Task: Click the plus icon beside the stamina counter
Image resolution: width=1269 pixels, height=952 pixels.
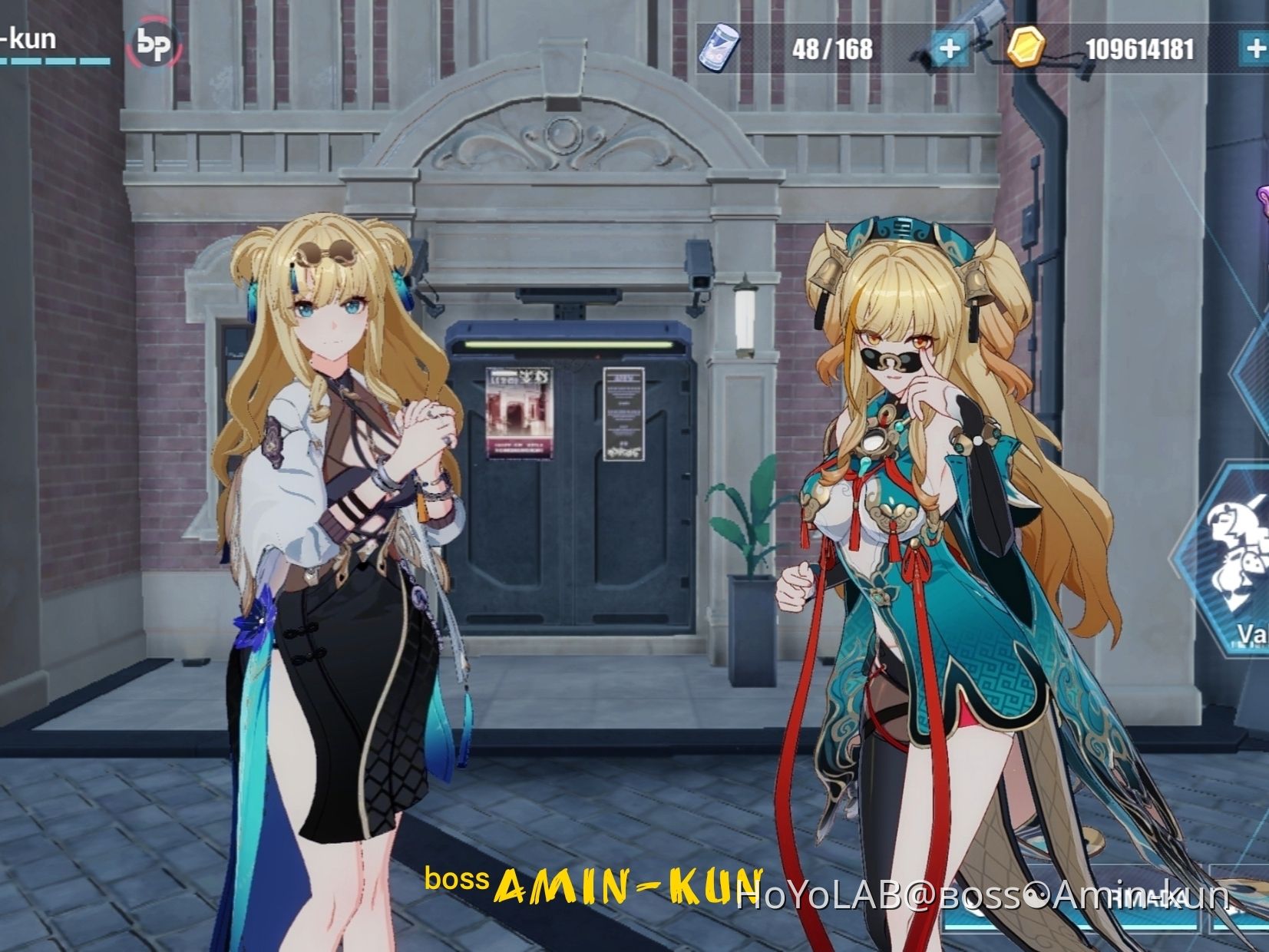Action: pyautogui.click(x=952, y=48)
